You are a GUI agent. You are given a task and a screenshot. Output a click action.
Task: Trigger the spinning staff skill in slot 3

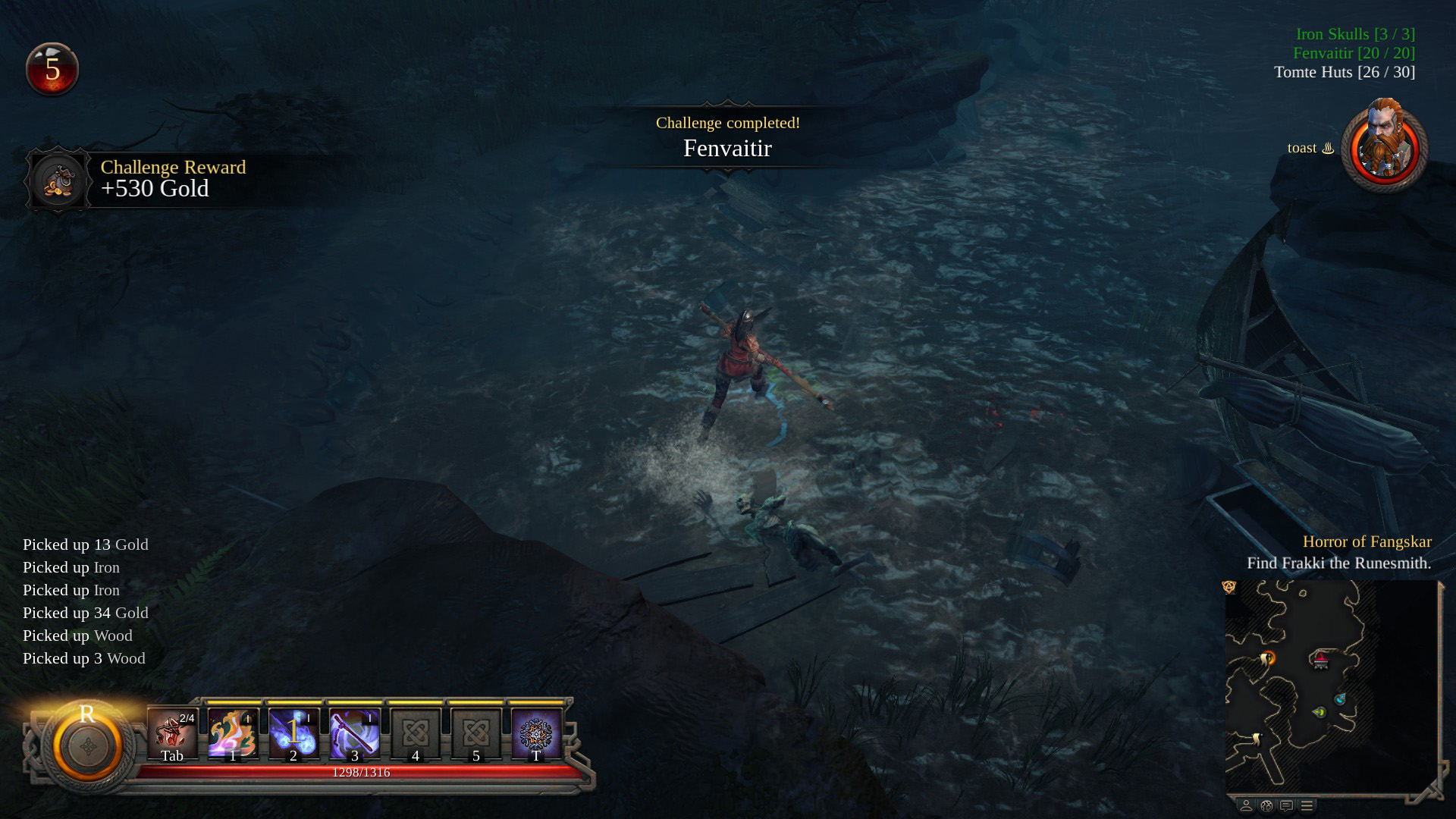pos(354,733)
